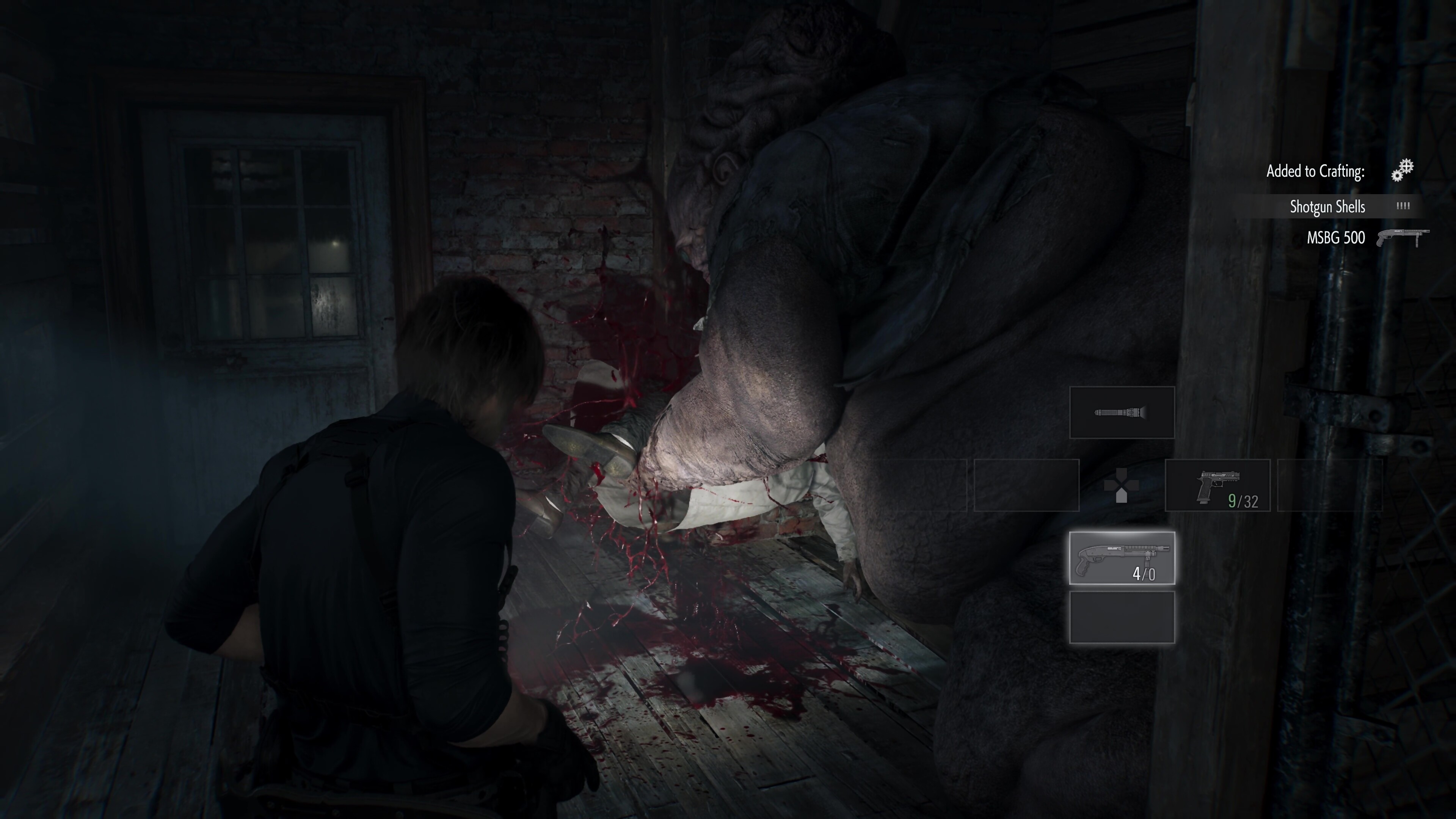This screenshot has width=1456, height=819.
Task: Click the Shotgun Shells crafting entry
Action: (x=1327, y=207)
